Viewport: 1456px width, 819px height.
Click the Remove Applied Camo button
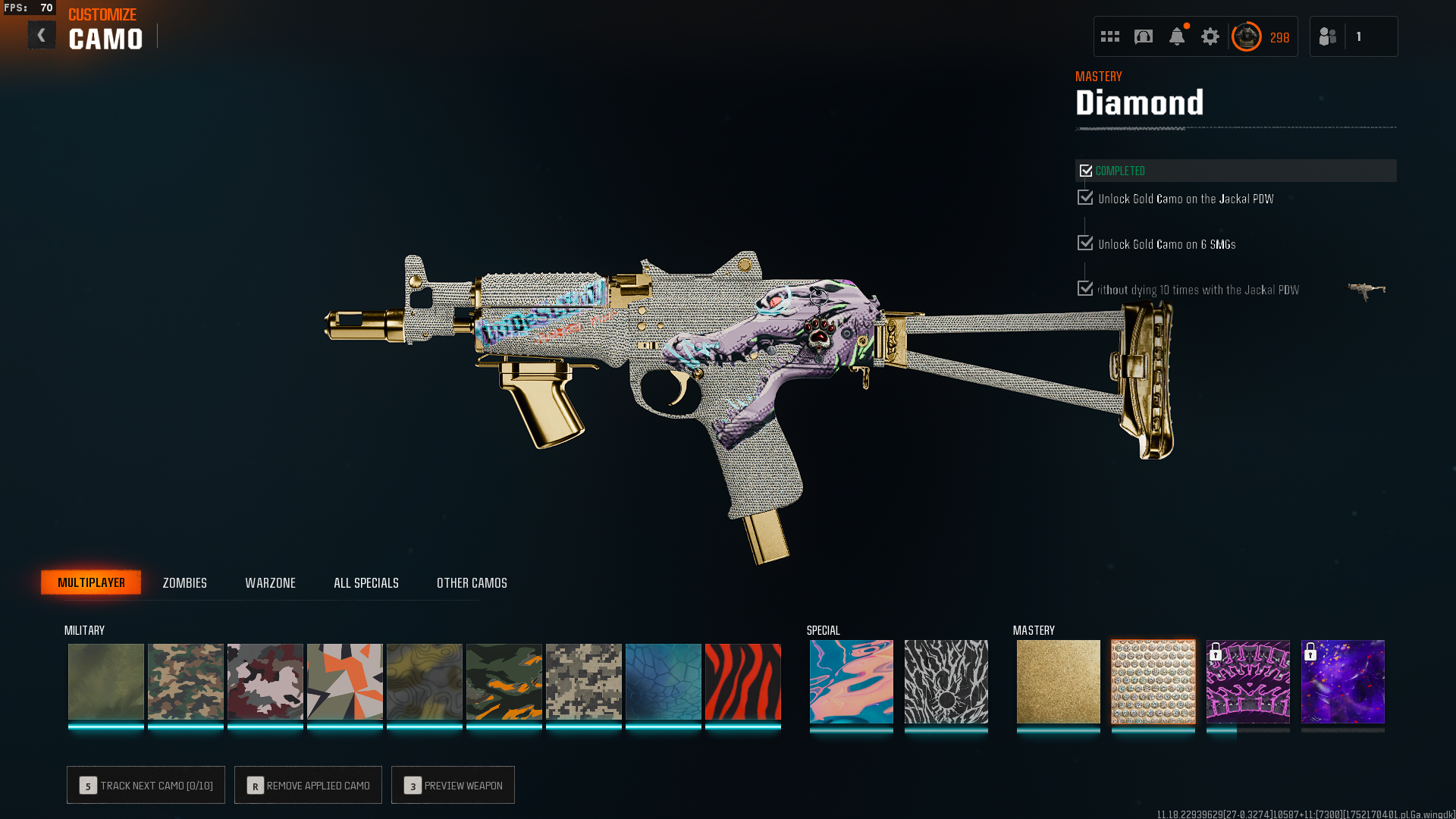point(308,786)
